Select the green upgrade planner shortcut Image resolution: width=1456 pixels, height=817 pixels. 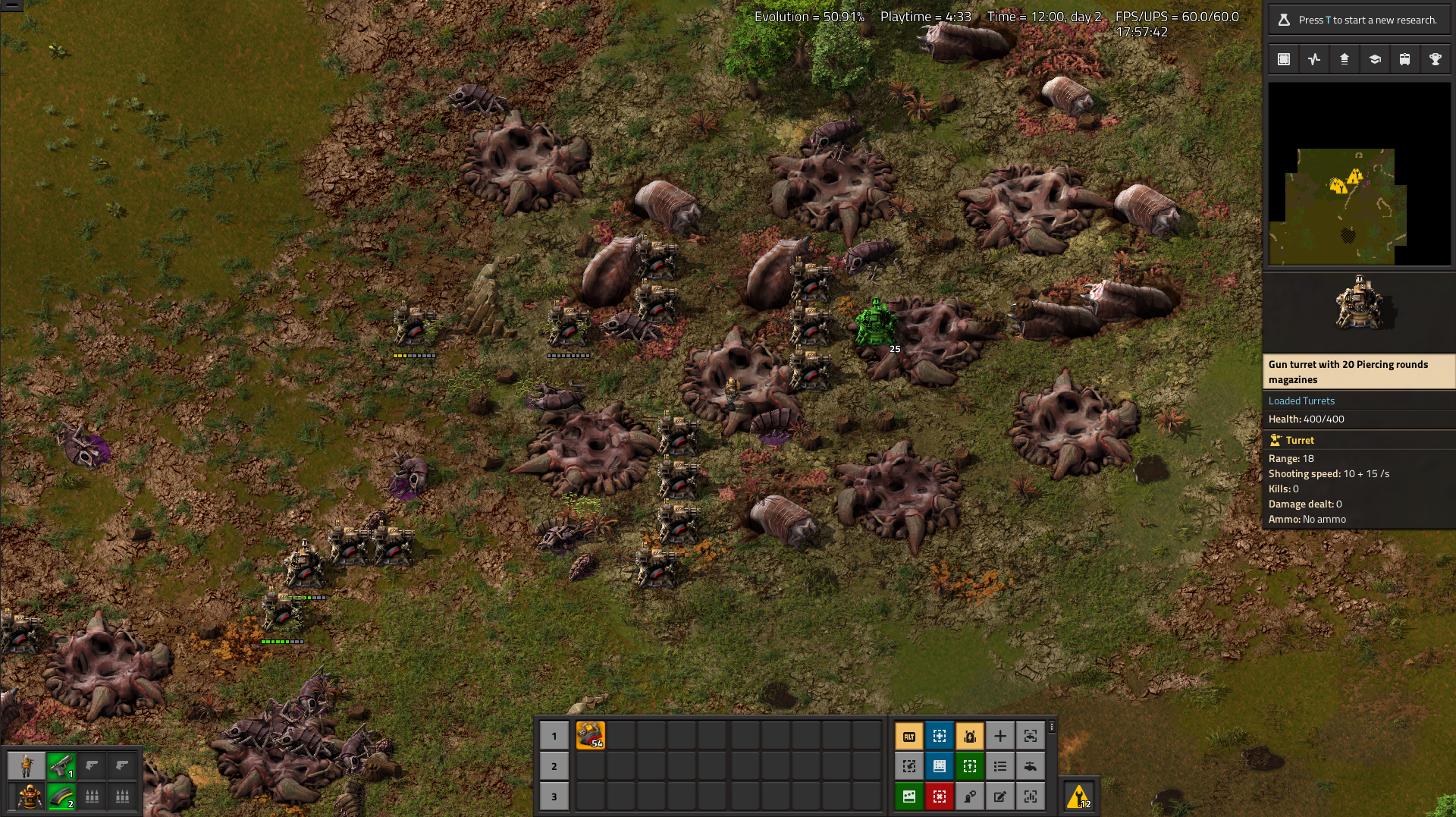click(x=970, y=766)
